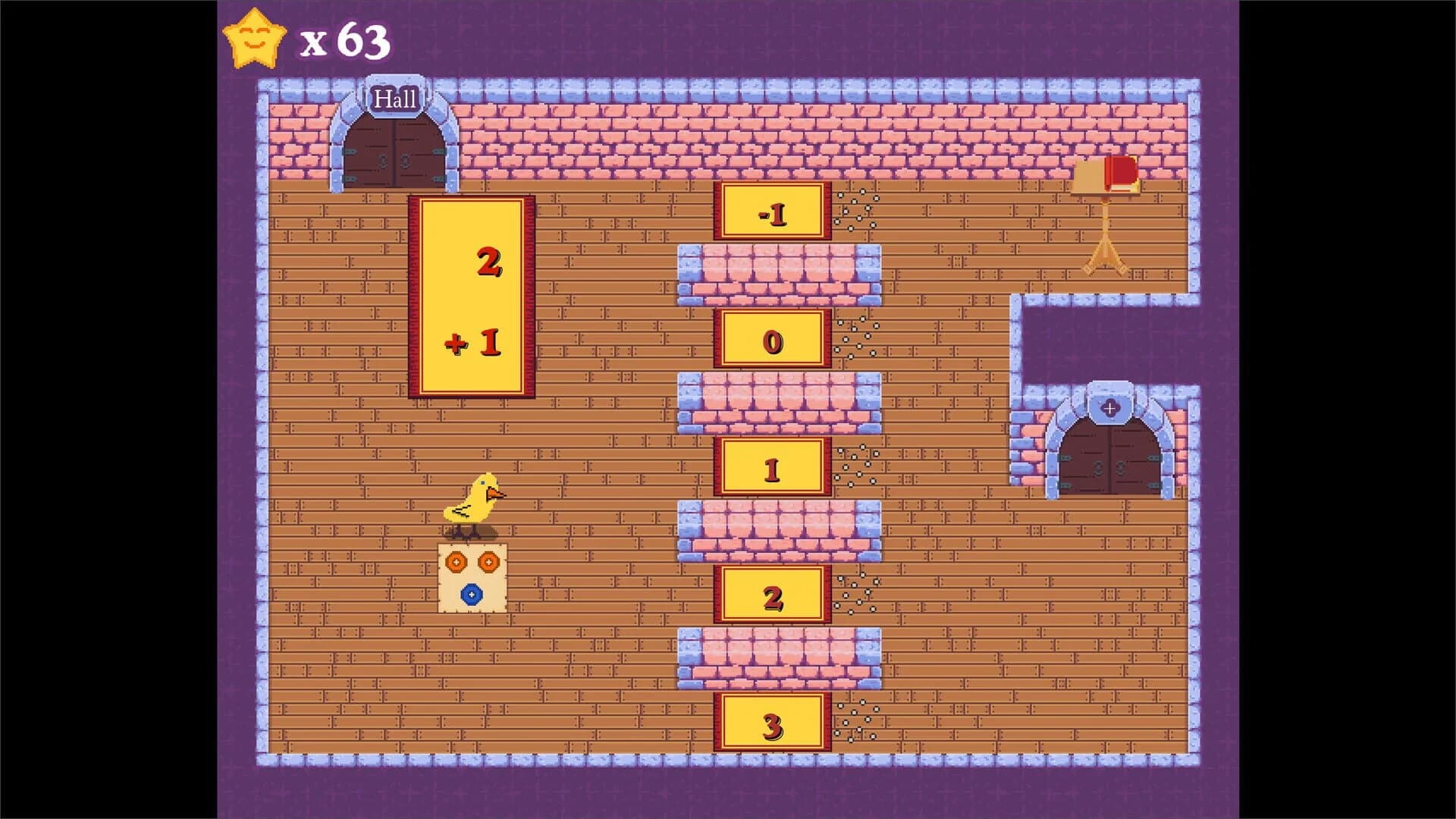Click the x63 star count number

[343, 42]
